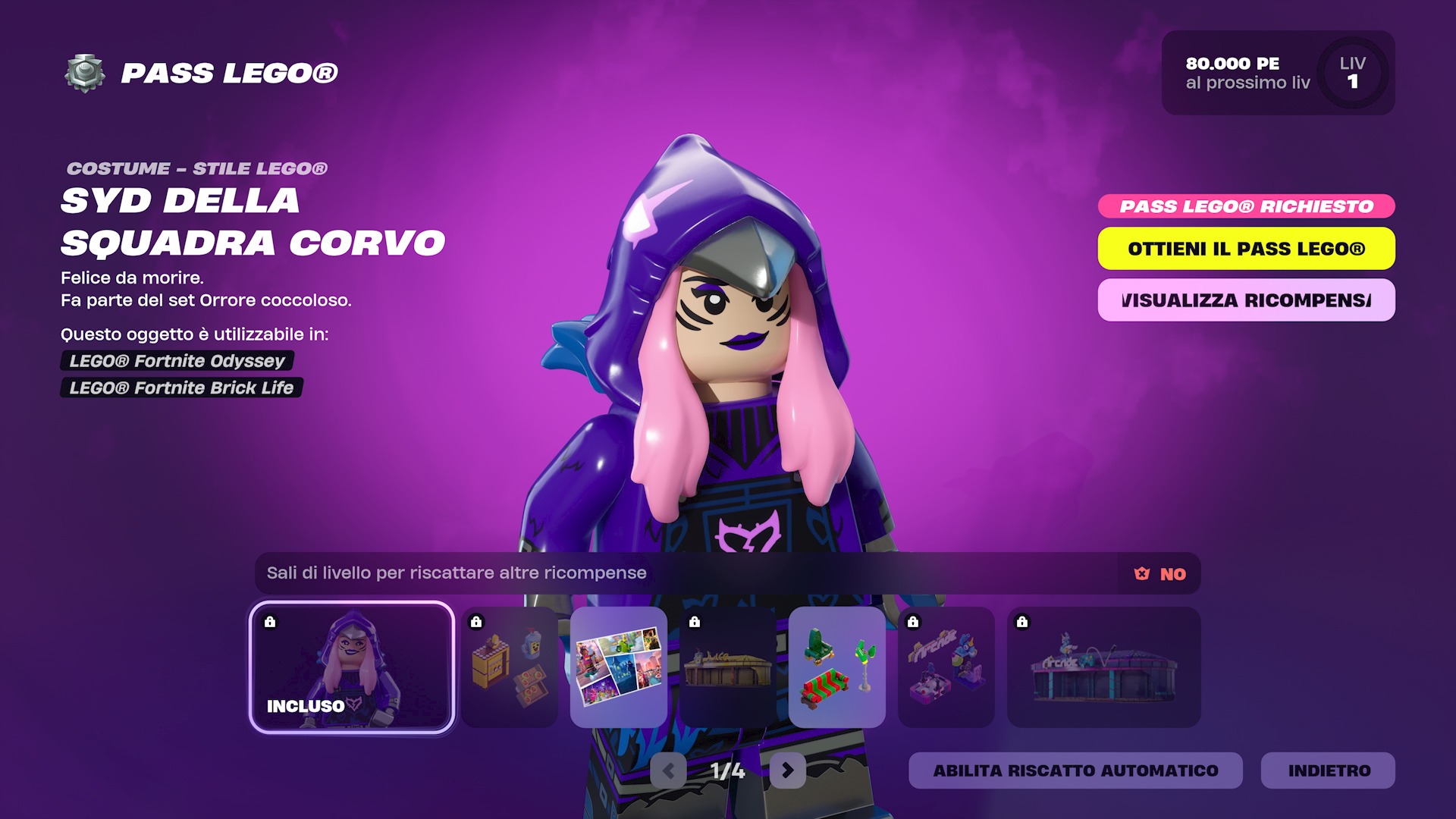Toggle the LEGO Fortnite Brick Life availability tag
Screen dimensions: 1456x819
180,388
